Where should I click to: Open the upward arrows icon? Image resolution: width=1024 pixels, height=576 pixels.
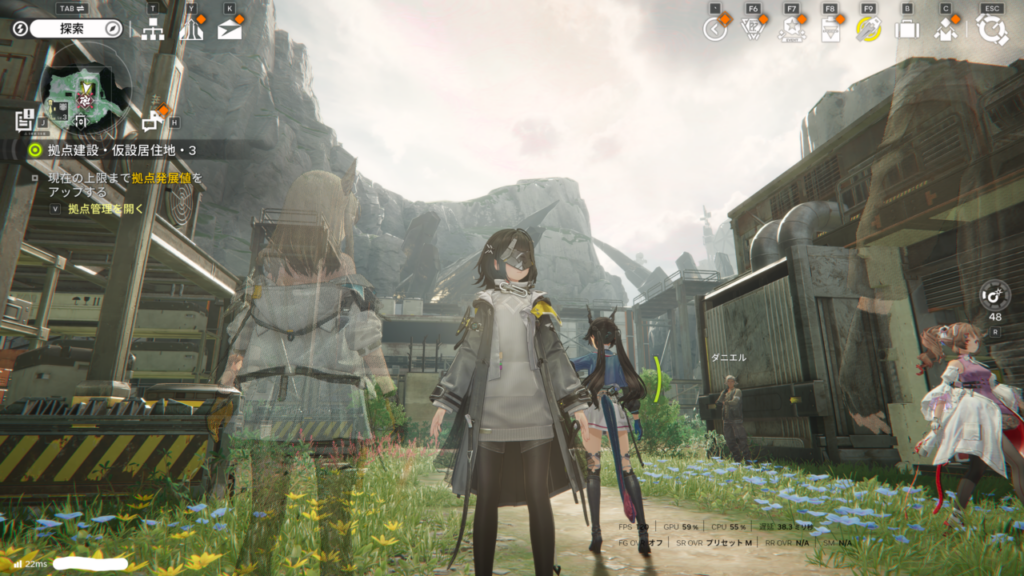[190, 29]
